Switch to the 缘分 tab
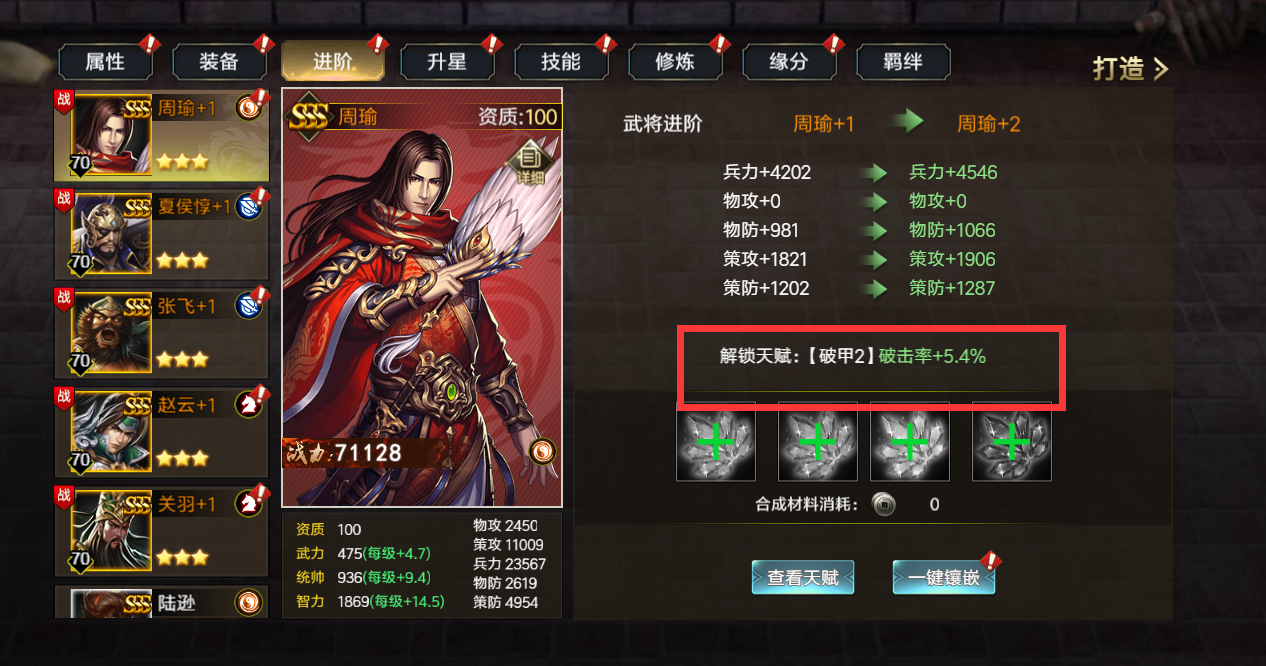This screenshot has height=666, width=1266. point(789,62)
